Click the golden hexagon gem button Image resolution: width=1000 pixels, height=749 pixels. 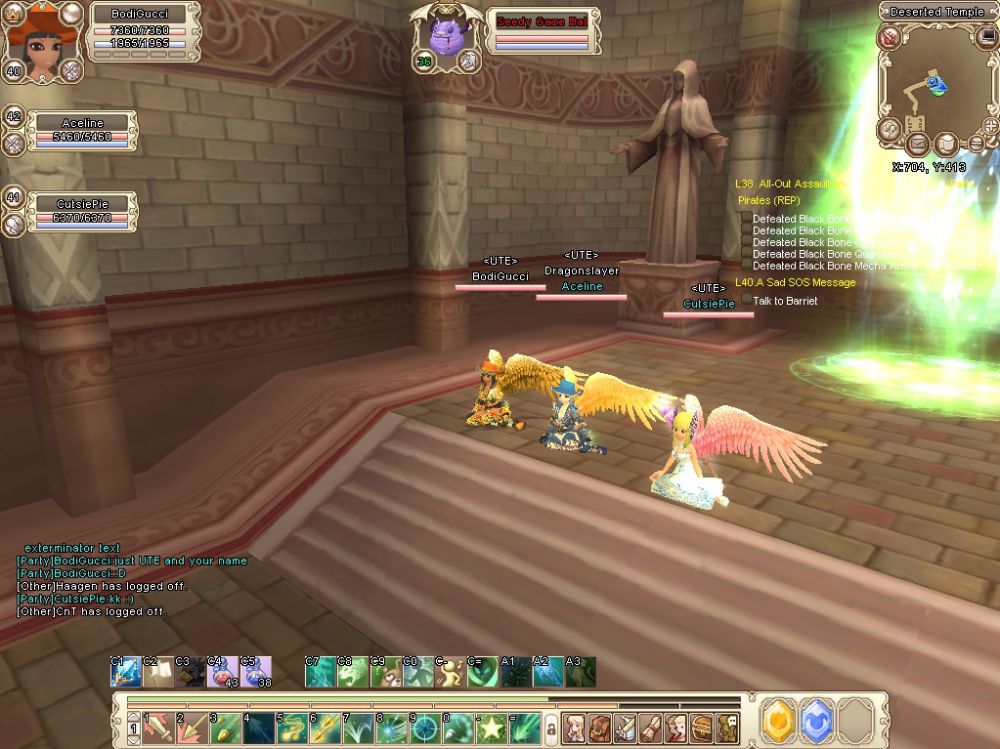(777, 718)
